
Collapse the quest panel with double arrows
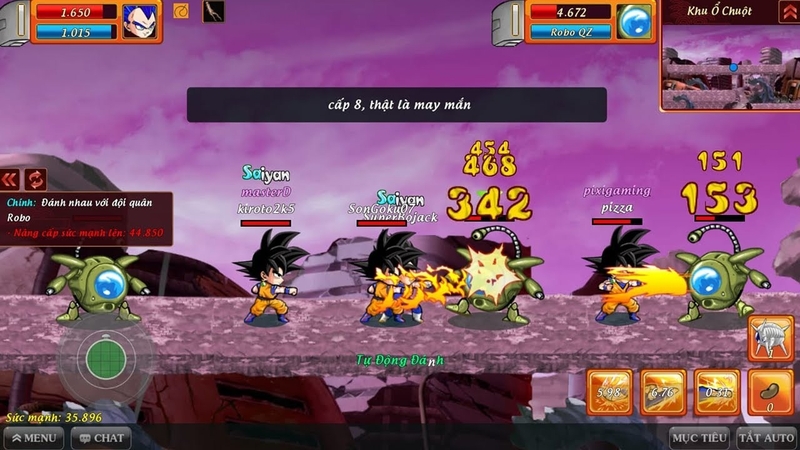pyautogui.click(x=11, y=179)
